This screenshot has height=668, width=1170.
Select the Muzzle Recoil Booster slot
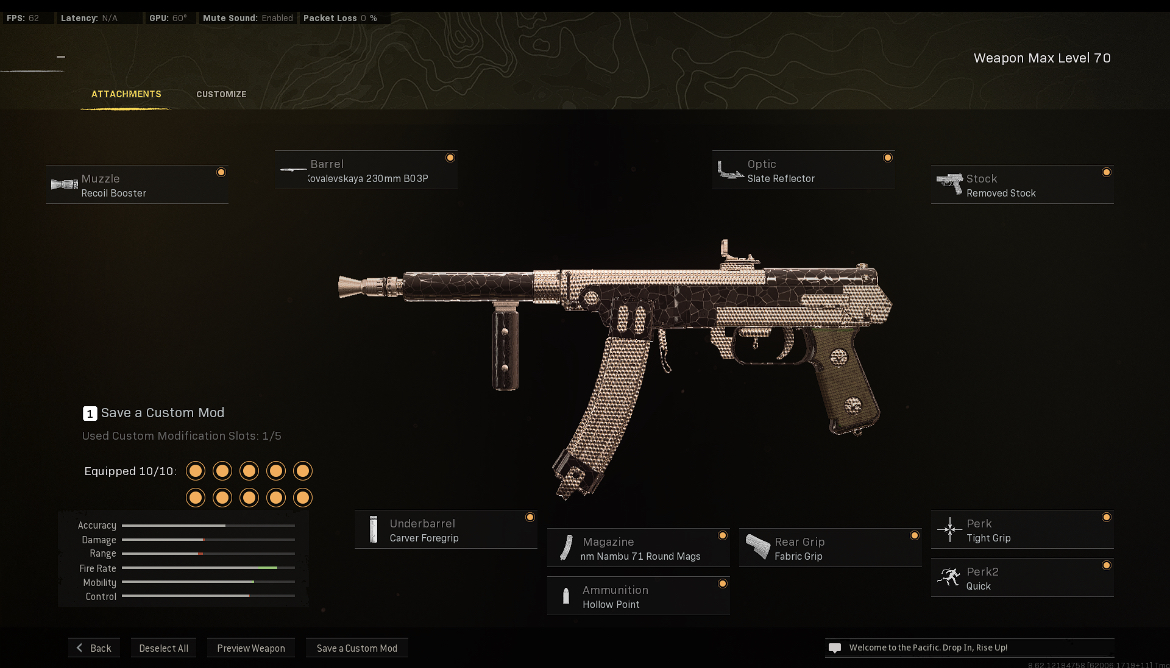[137, 185]
